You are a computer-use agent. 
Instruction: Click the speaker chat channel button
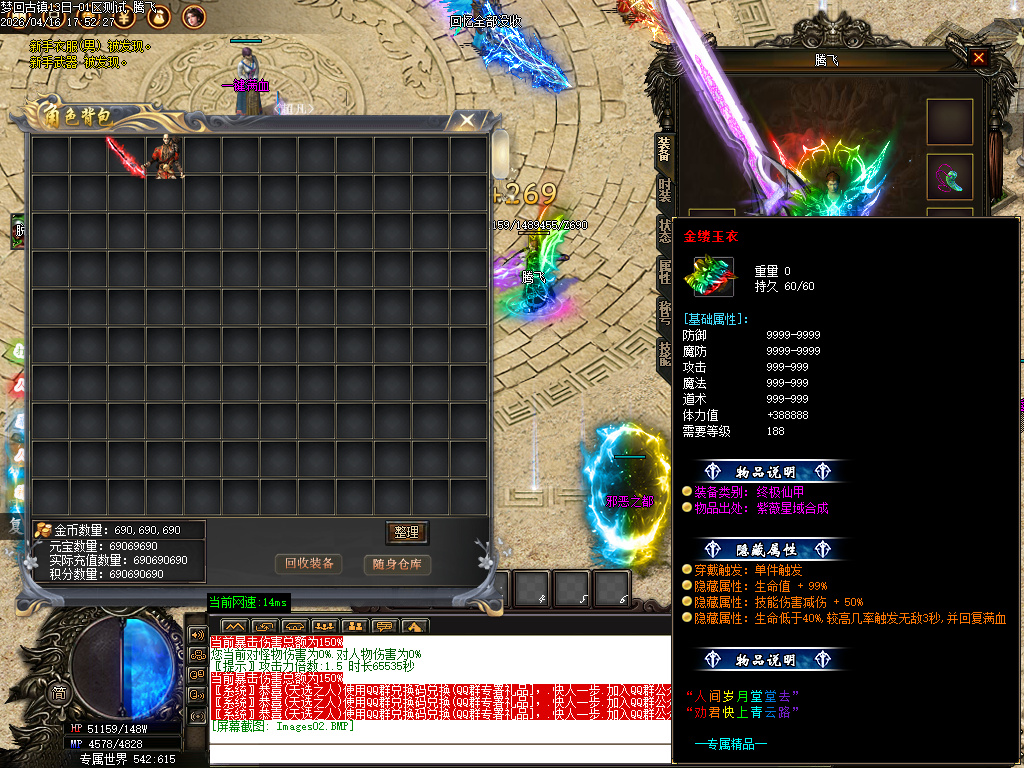point(197,635)
